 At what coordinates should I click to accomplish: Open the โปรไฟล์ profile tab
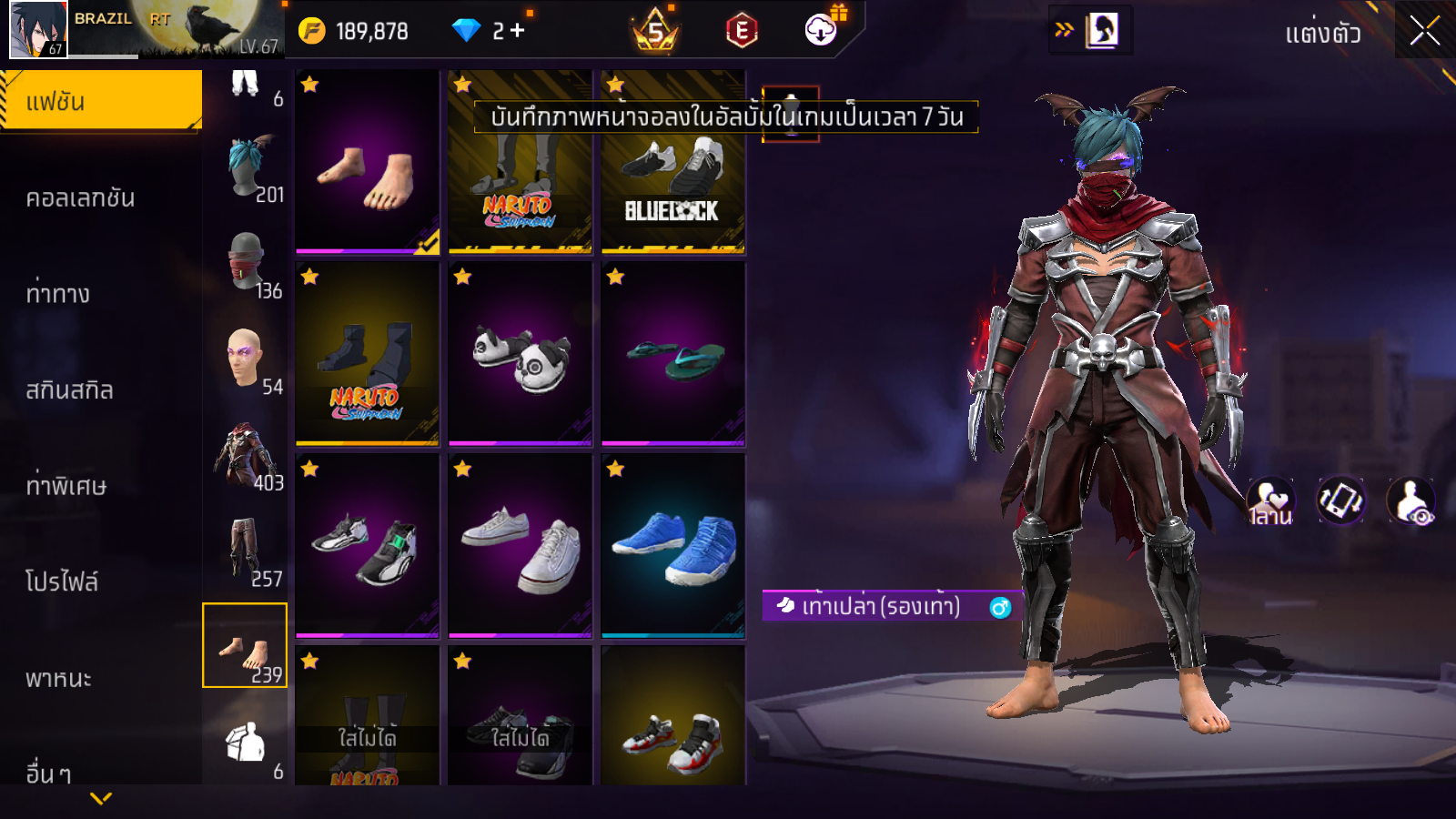(x=62, y=581)
